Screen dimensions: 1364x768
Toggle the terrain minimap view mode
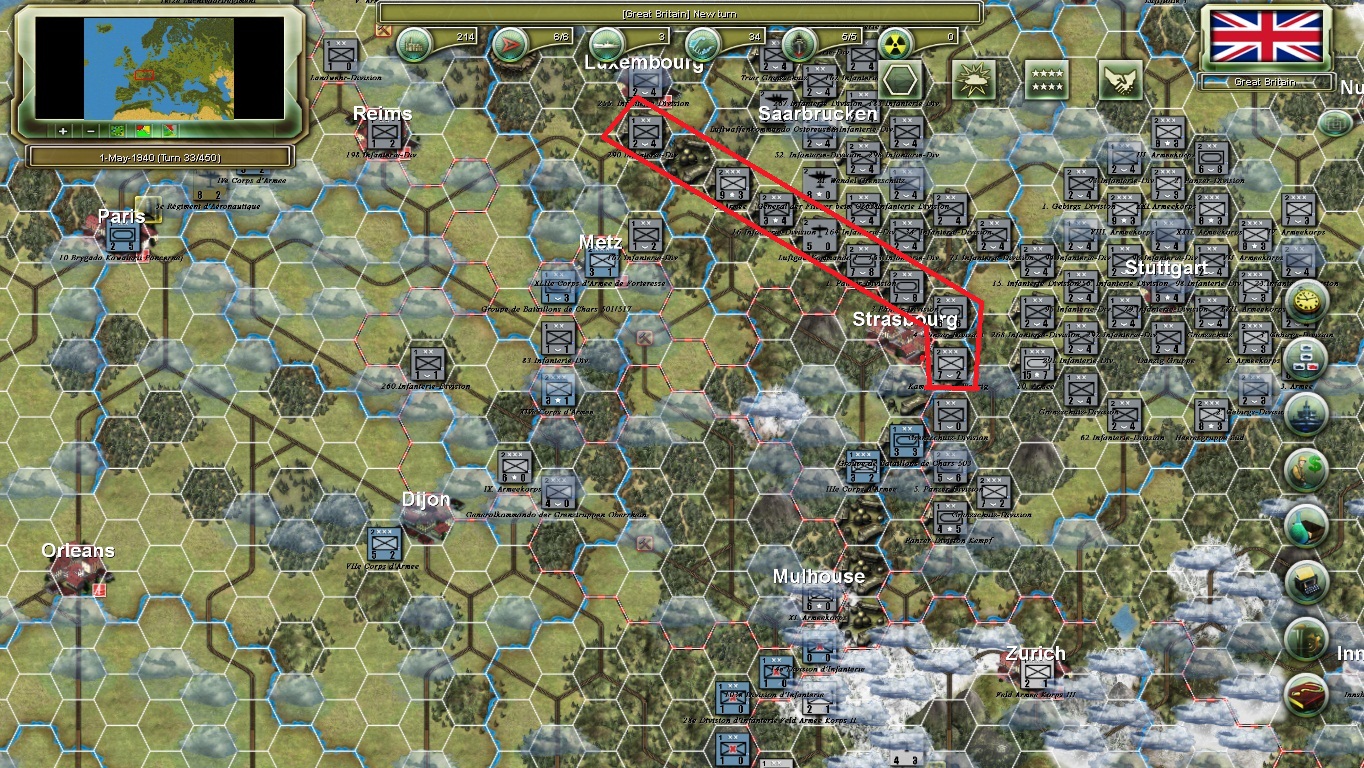click(117, 131)
